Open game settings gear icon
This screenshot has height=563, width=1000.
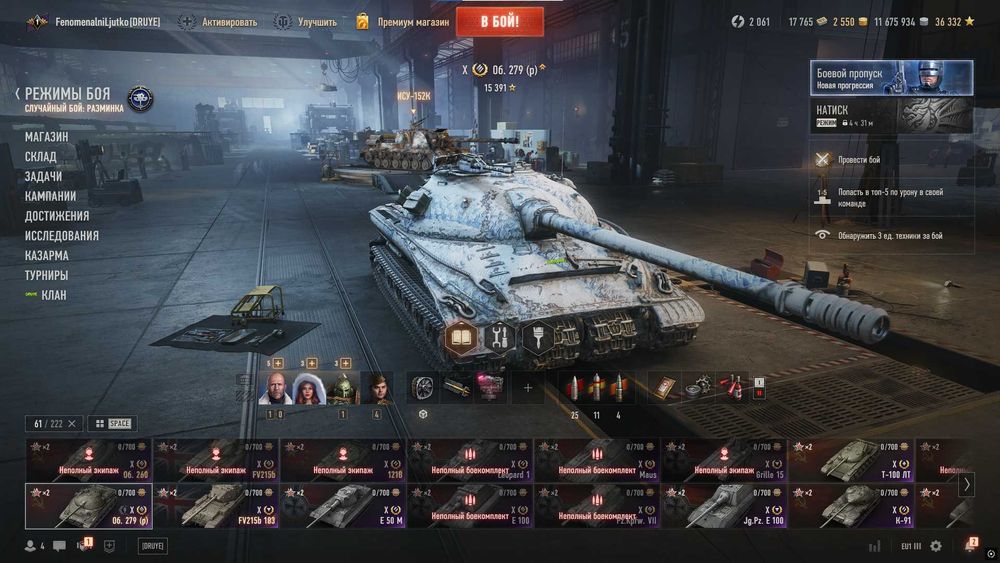pos(936,546)
